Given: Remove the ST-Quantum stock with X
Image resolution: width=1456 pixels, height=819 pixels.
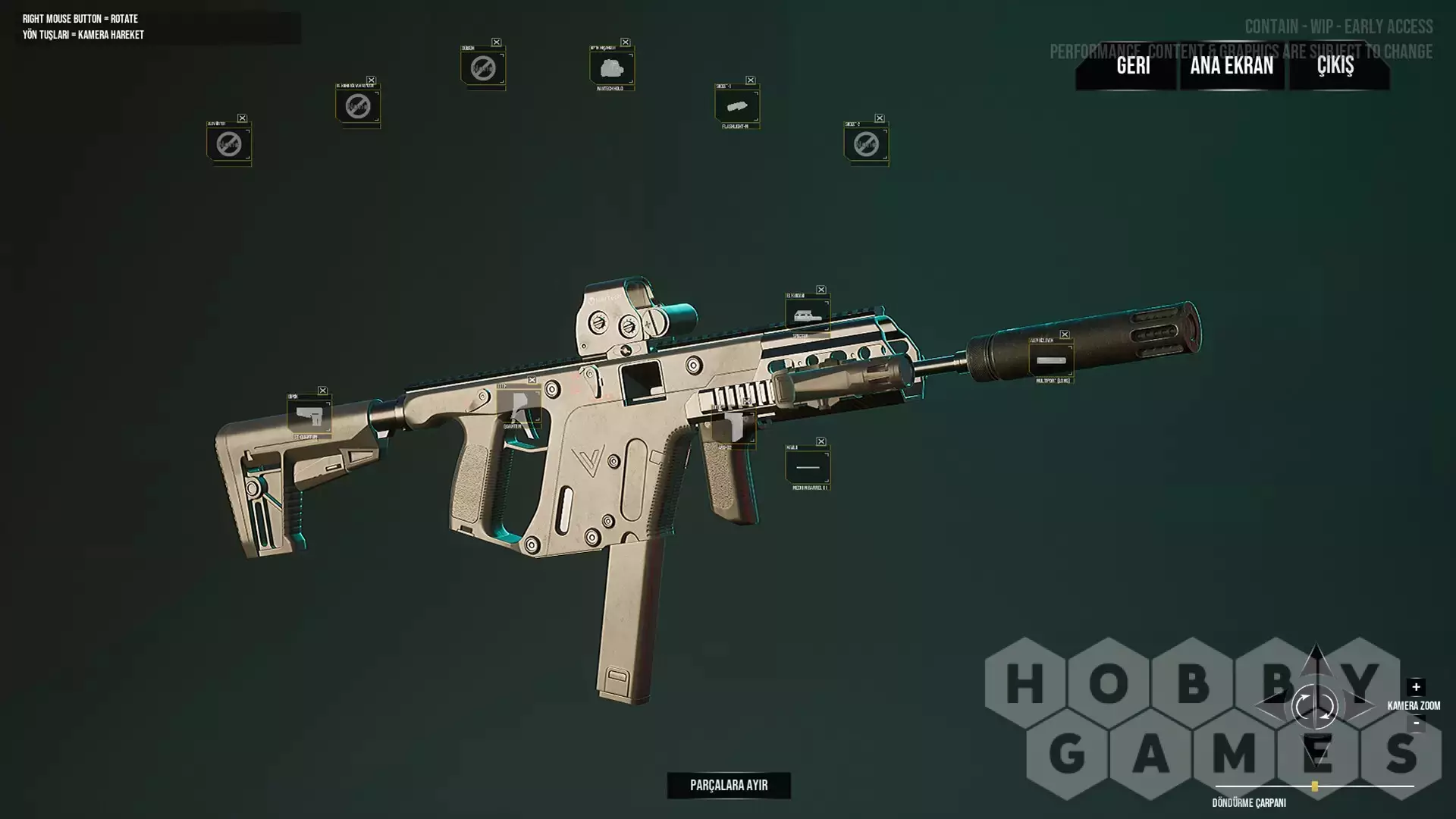Looking at the screenshot, I should click(322, 391).
